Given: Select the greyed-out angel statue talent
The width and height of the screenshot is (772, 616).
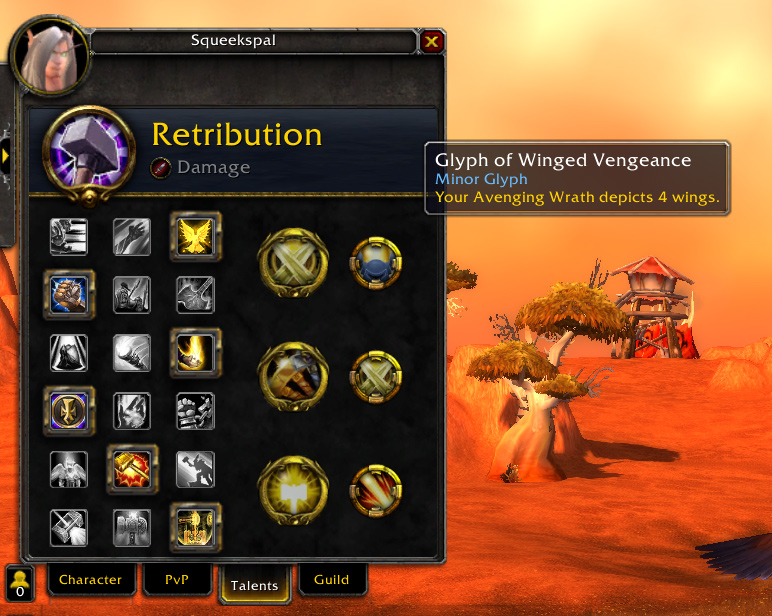Looking at the screenshot, I should pyautogui.click(x=69, y=468).
